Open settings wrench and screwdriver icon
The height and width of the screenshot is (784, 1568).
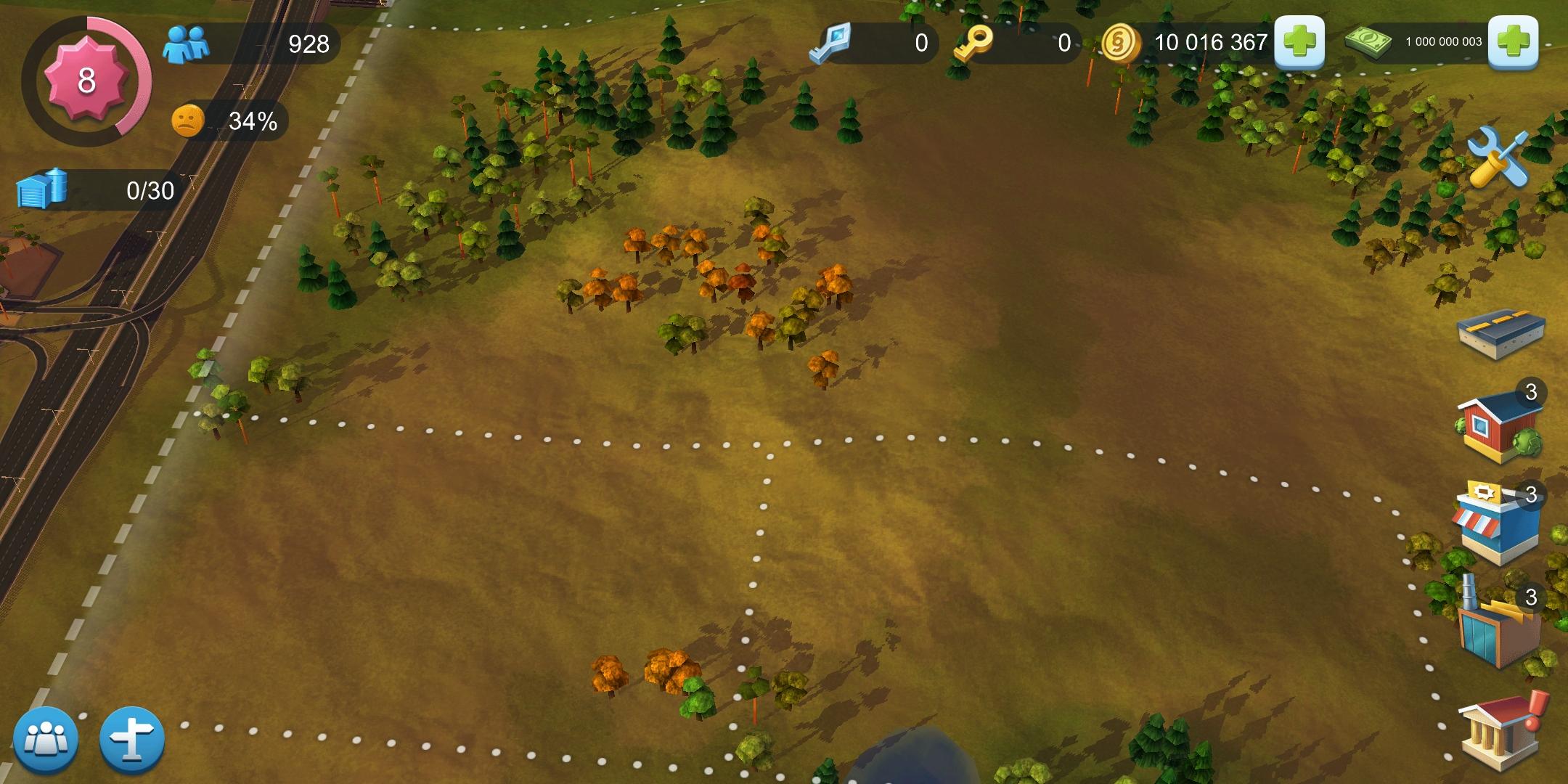tap(1498, 157)
